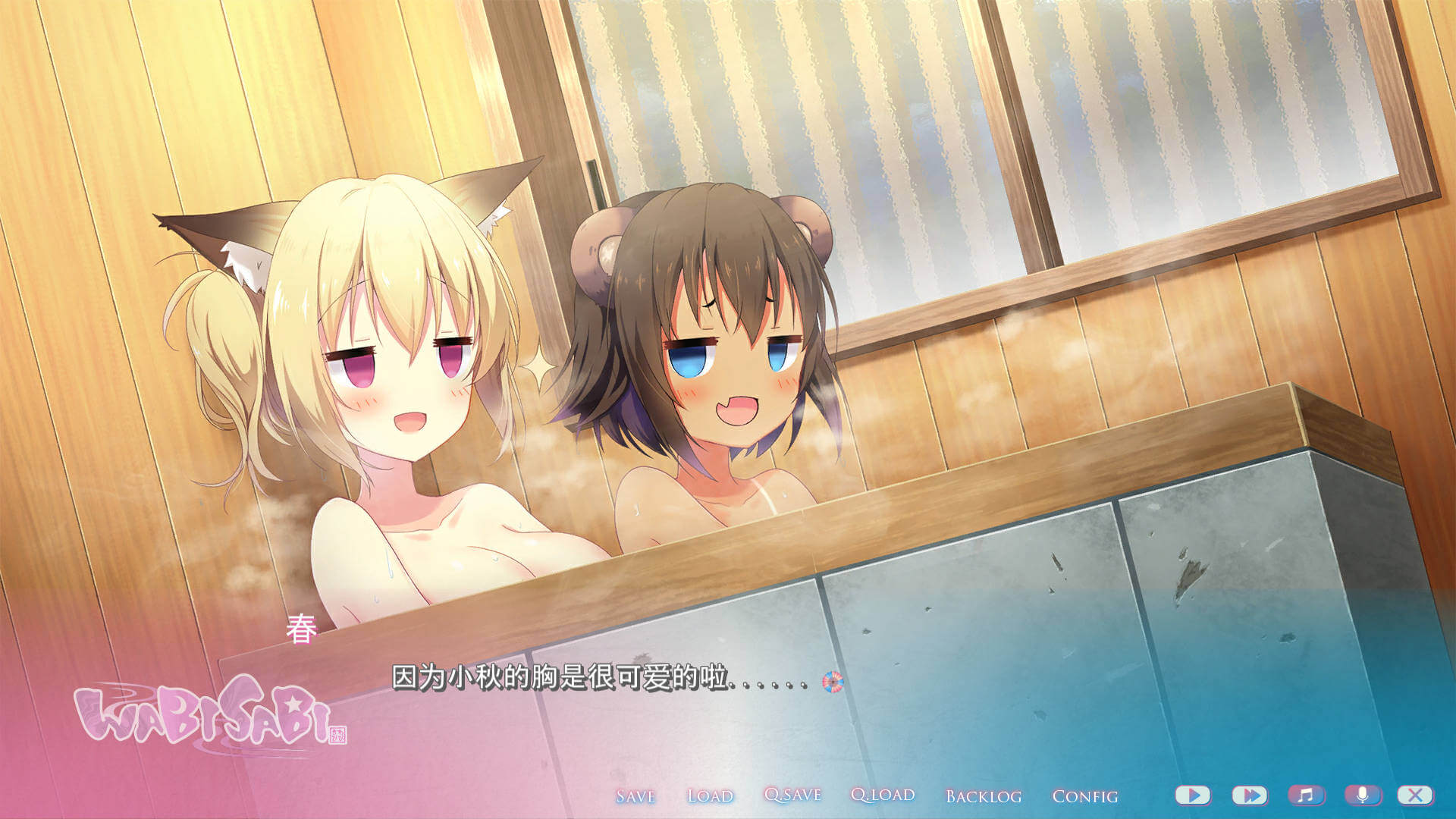Screen dimensions: 1456x819
Task: Show the dialogue Backlog
Action: coord(984,796)
